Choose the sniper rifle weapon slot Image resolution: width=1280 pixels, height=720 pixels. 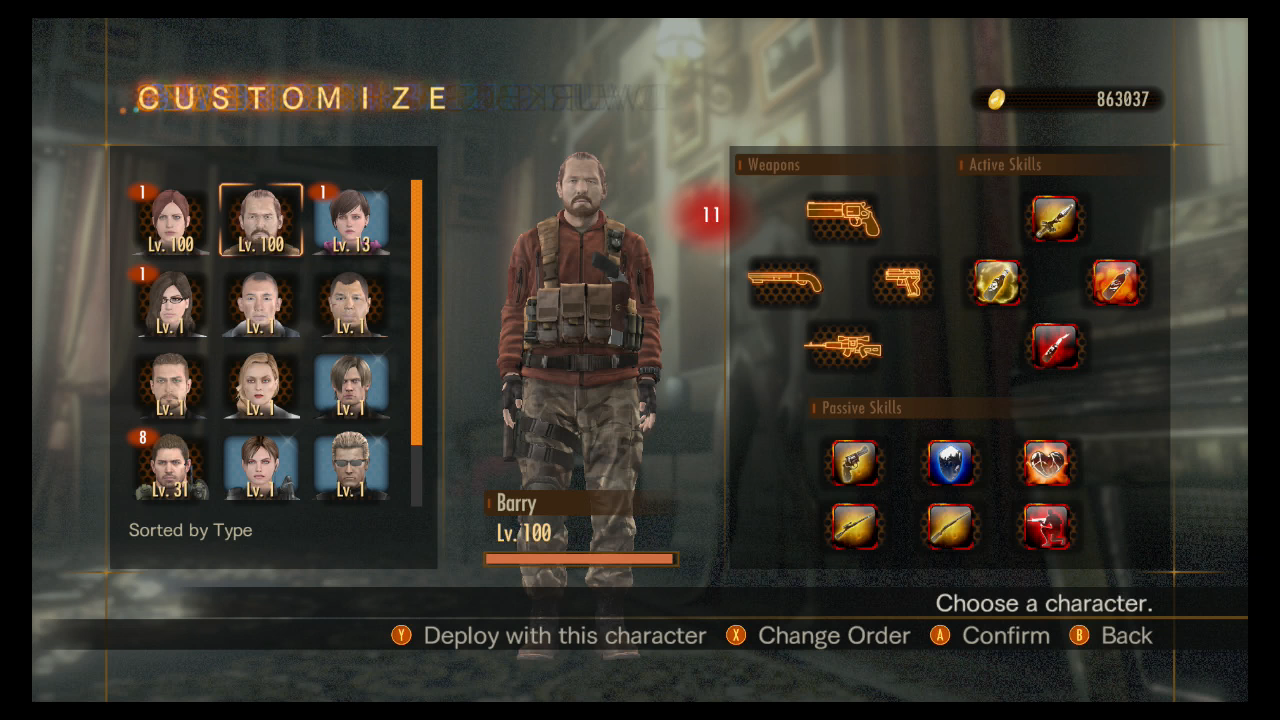coord(843,348)
